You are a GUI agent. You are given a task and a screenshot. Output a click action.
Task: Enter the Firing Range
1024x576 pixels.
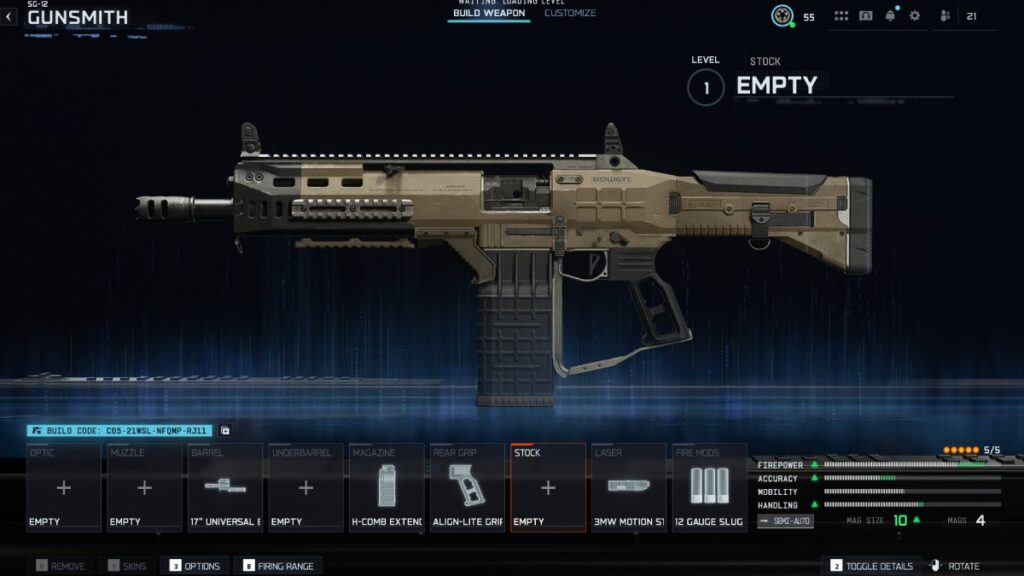pos(278,566)
